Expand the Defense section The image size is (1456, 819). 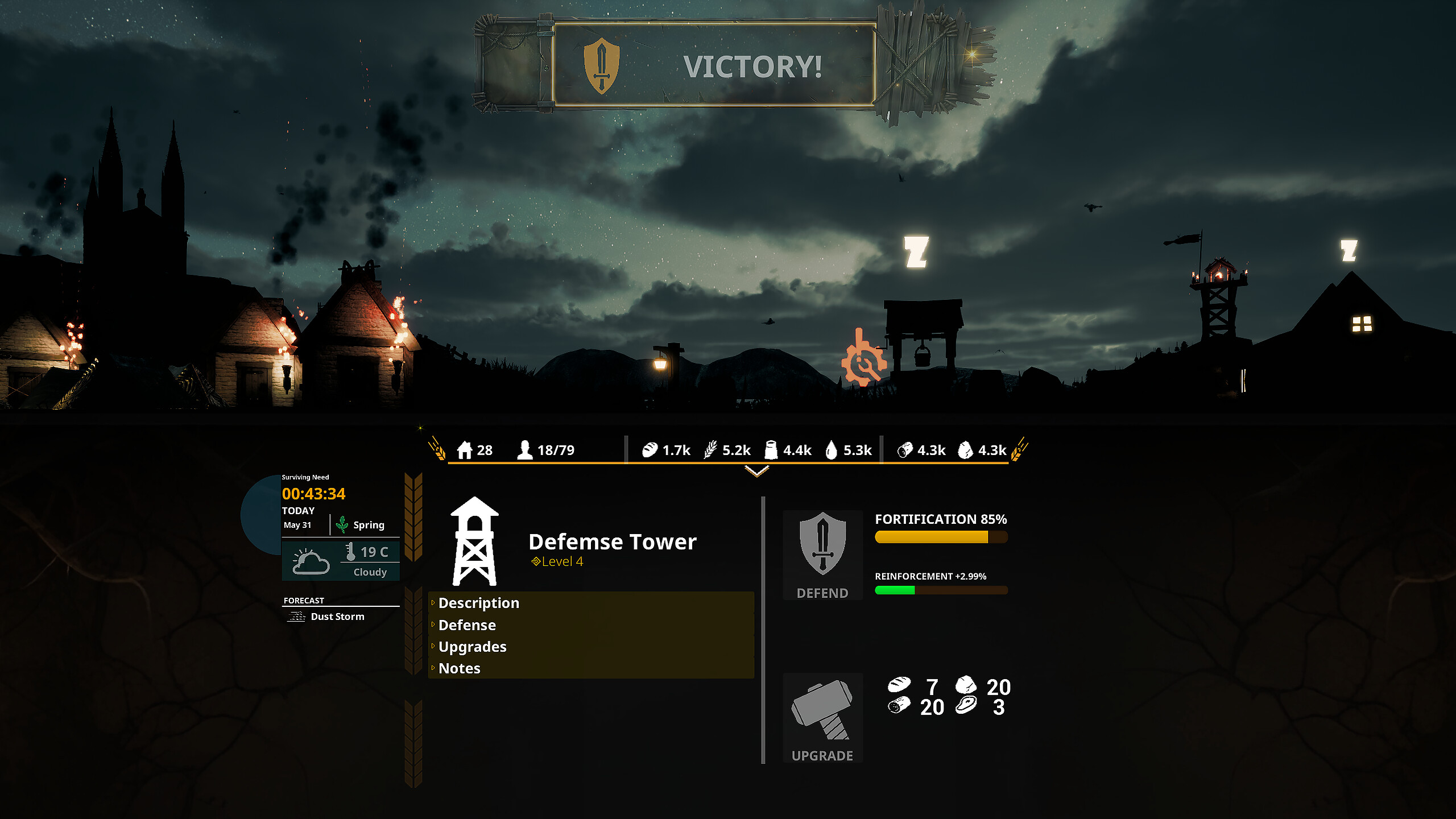[467, 625]
